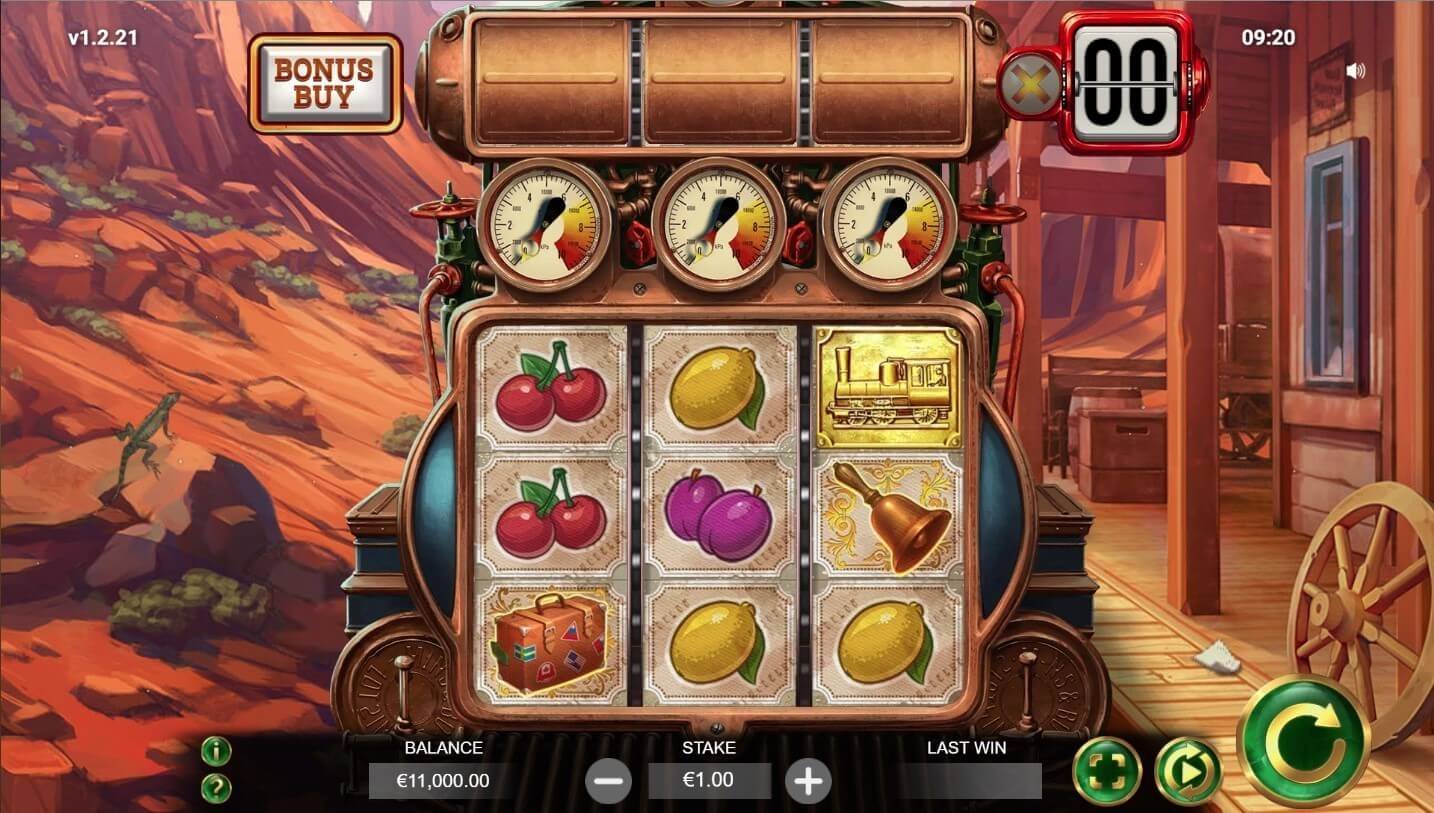This screenshot has height=813, width=1434.
Task: Spin the reels with the green arrow button
Action: tap(1302, 741)
